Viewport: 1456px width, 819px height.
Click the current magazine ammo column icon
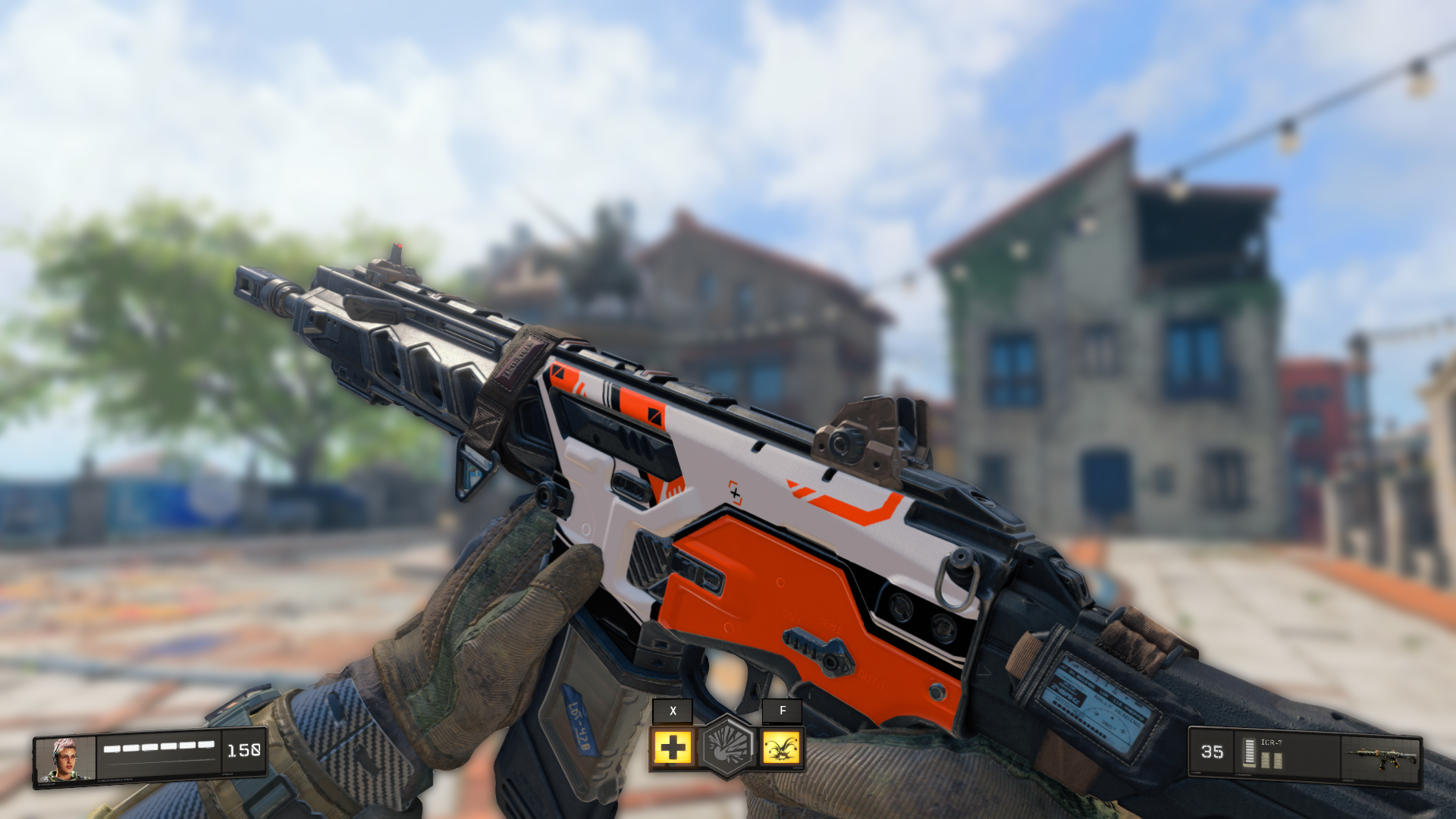(1249, 752)
